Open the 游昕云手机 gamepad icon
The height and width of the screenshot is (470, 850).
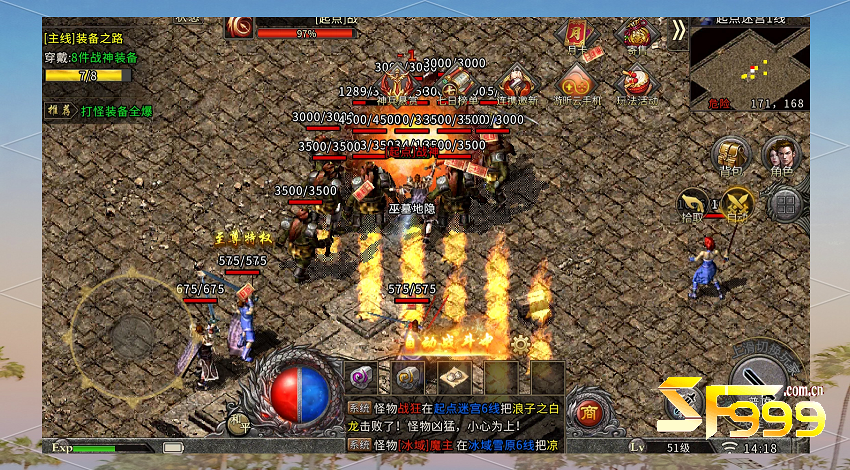pos(576,83)
